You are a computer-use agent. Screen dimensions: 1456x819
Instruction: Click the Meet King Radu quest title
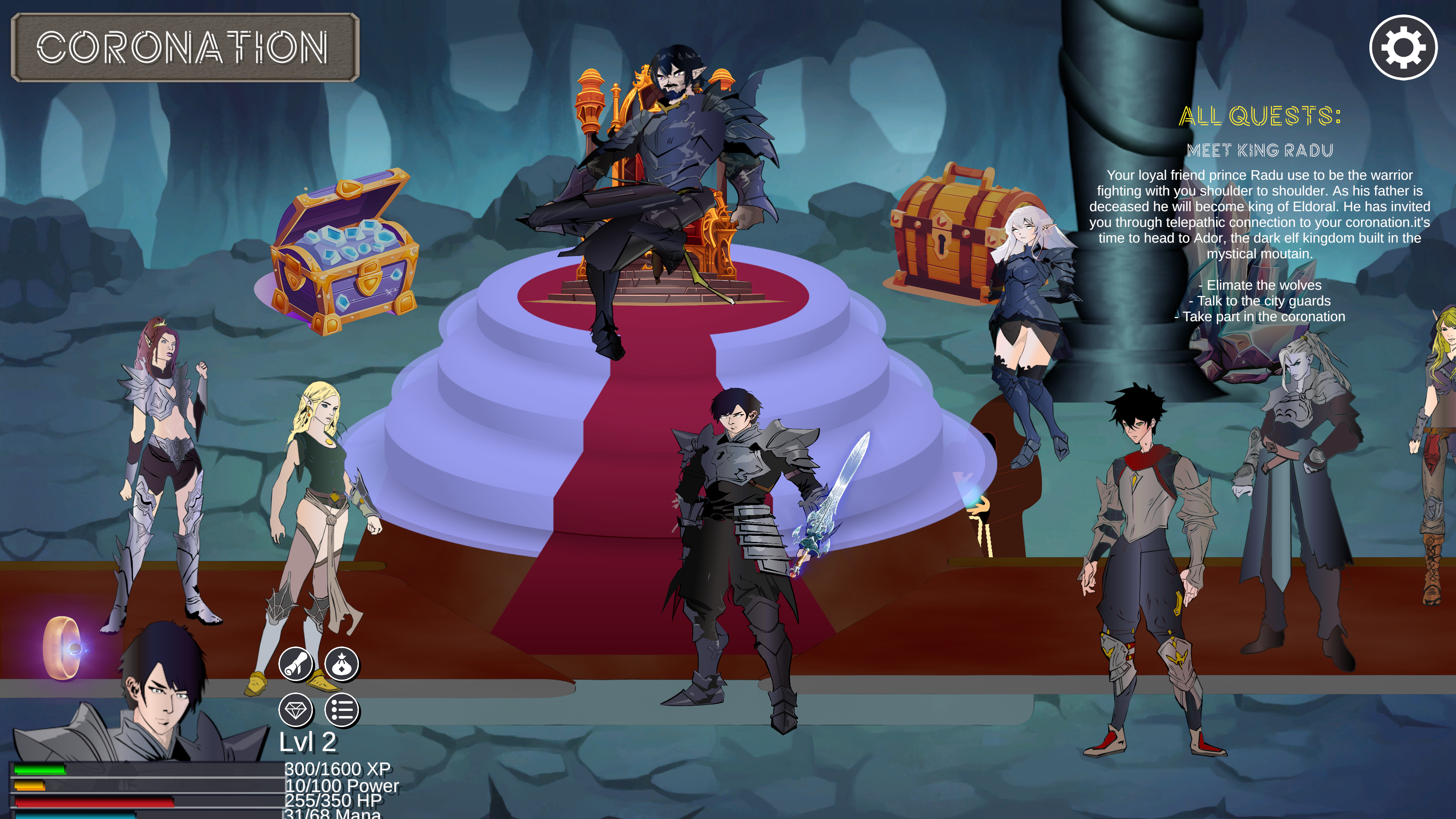point(1259,150)
